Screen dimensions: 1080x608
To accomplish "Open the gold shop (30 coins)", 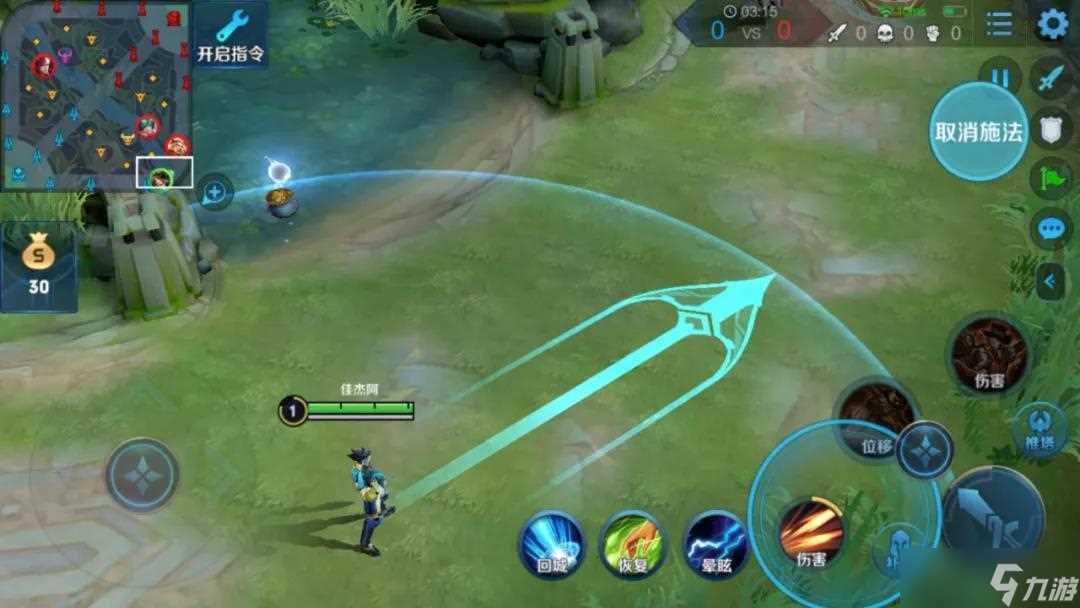I will point(39,267).
